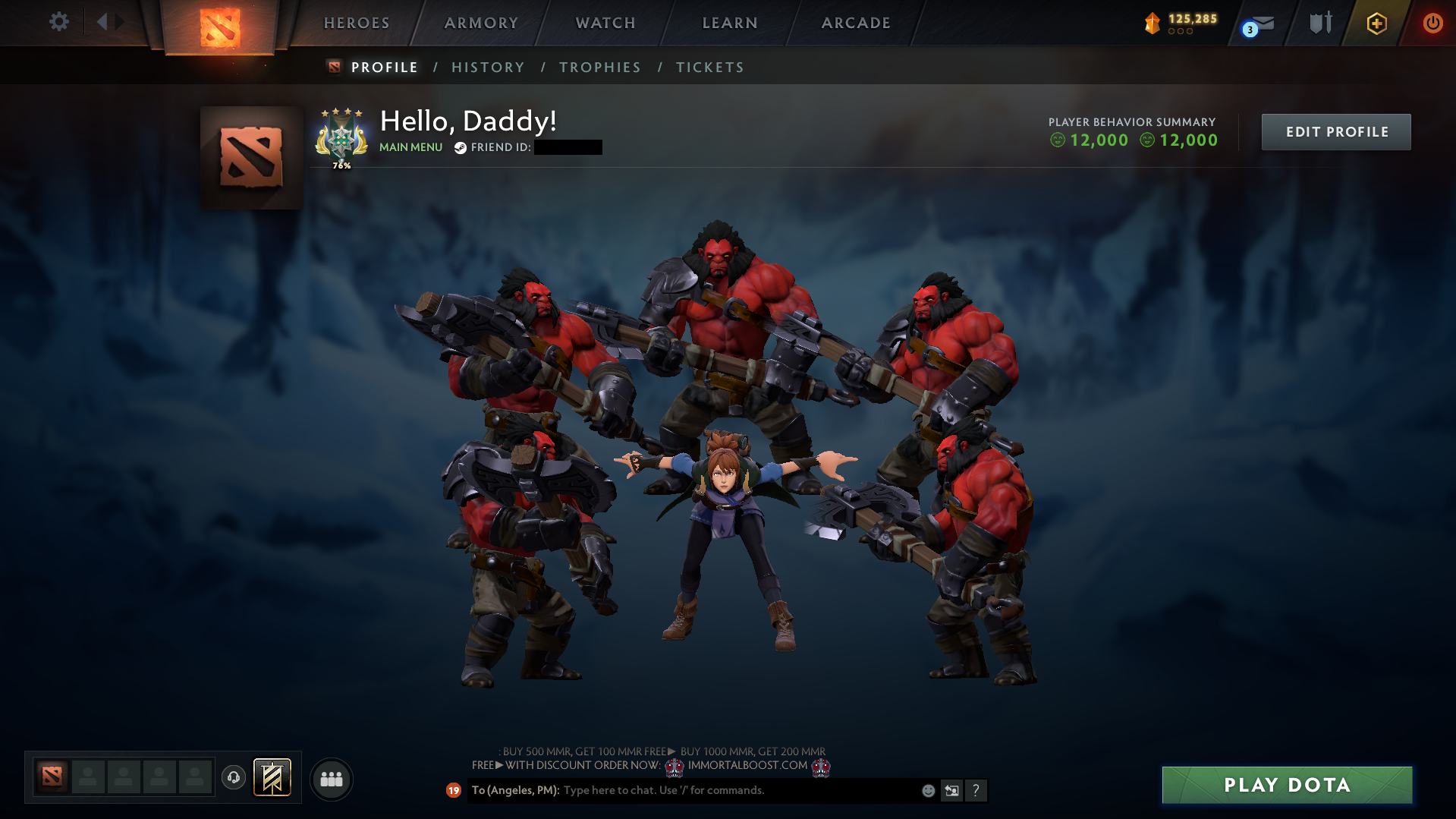Open the friends list icon

pos(330,779)
